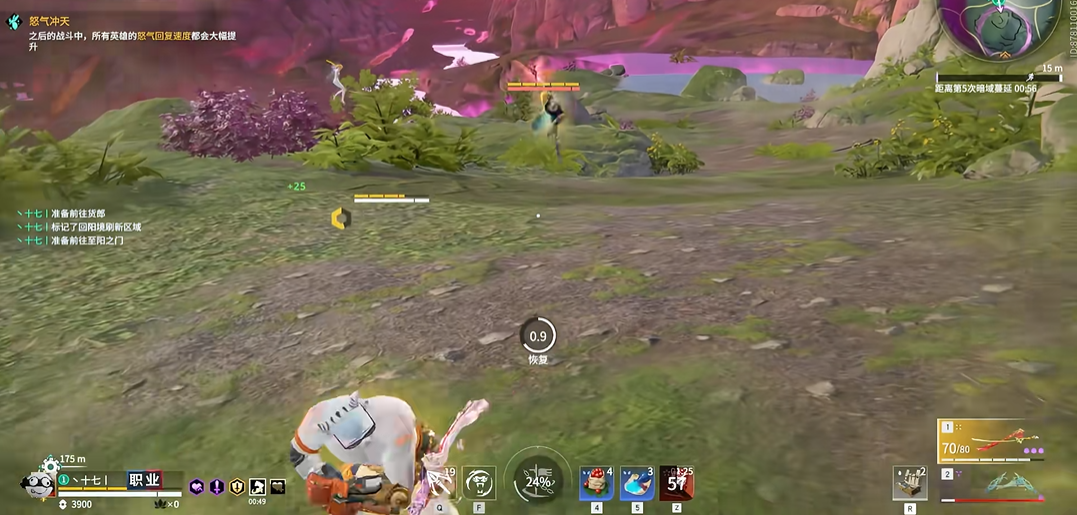Click the panda player avatar portrait

pyautogui.click(x=37, y=484)
